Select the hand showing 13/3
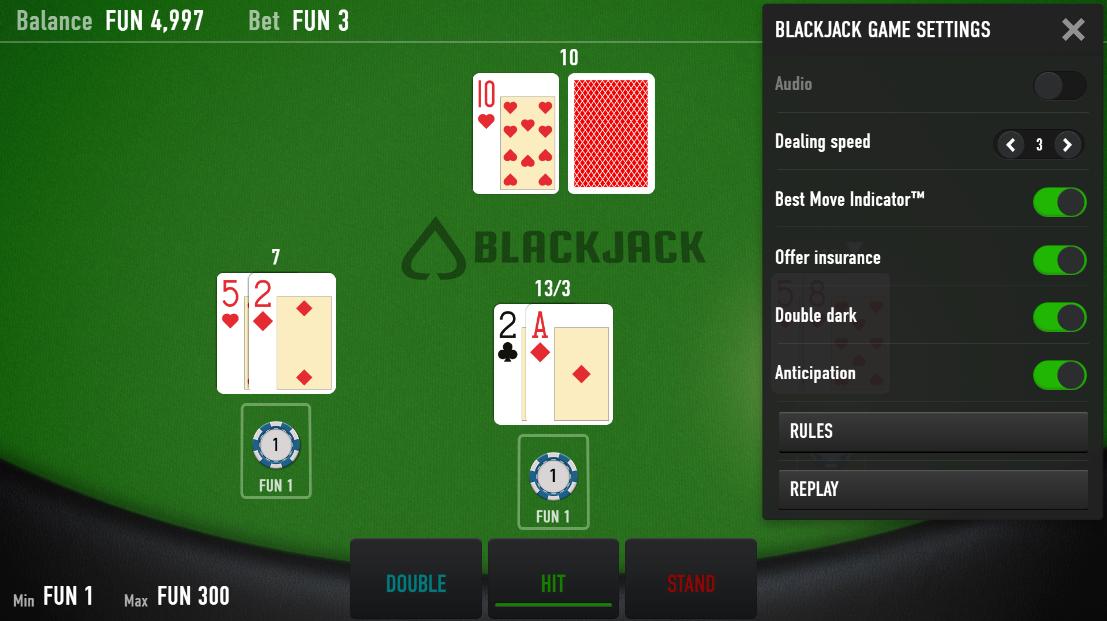This screenshot has width=1107, height=621. coord(553,365)
